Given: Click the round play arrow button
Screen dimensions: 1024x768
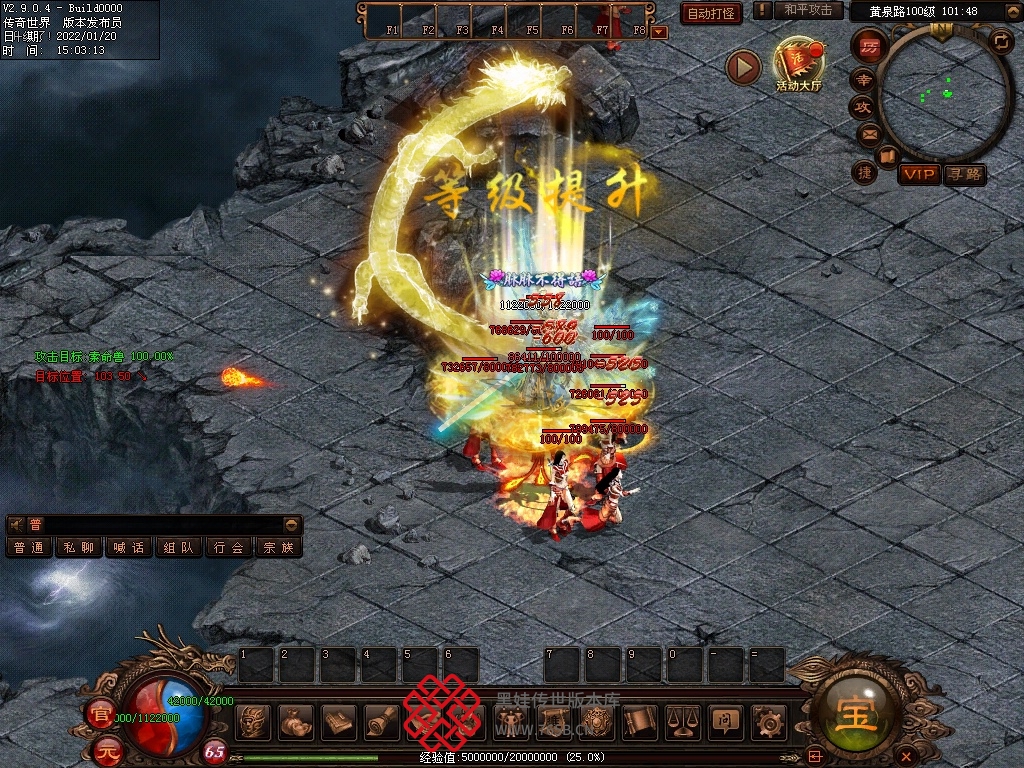Looking at the screenshot, I should (743, 67).
